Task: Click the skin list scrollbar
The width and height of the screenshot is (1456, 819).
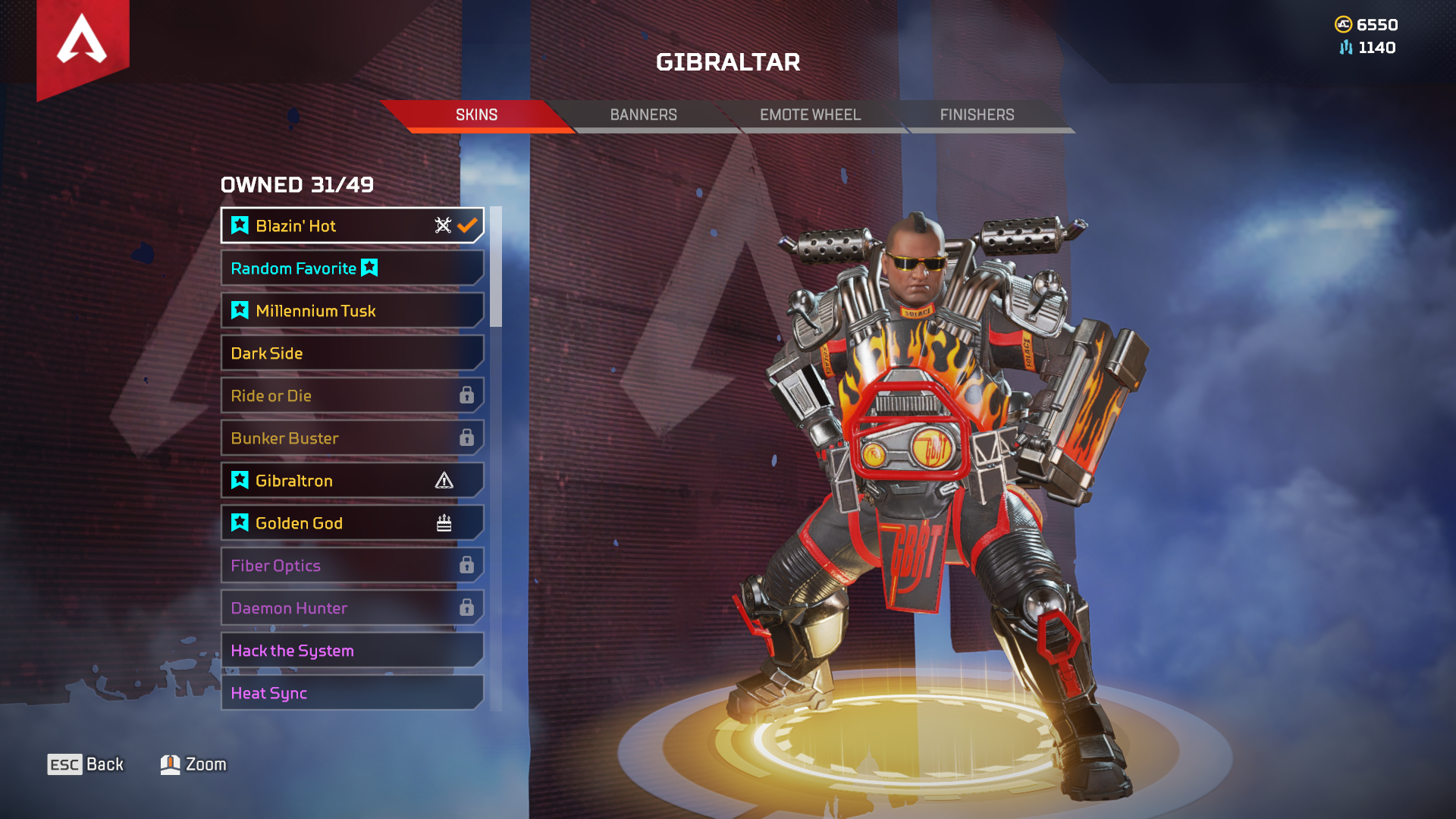Action: (x=496, y=267)
